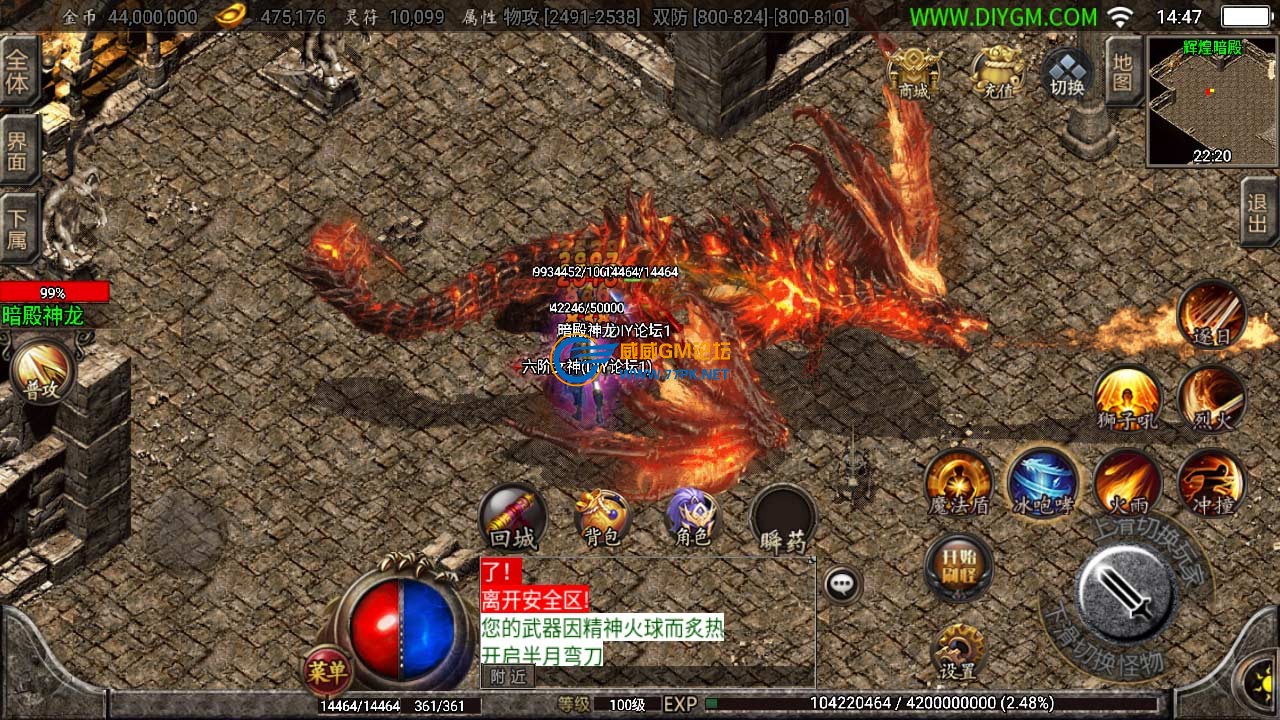Open the 地图 map button
The height and width of the screenshot is (720, 1280).
click(x=1123, y=71)
